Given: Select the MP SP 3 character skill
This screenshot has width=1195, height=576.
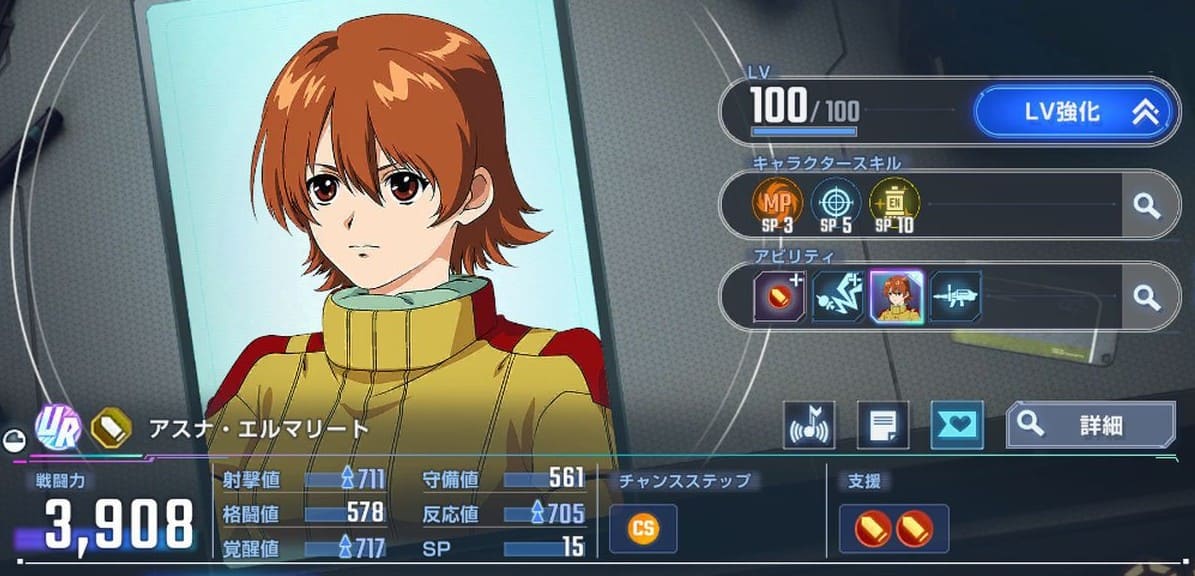Looking at the screenshot, I should [777, 205].
